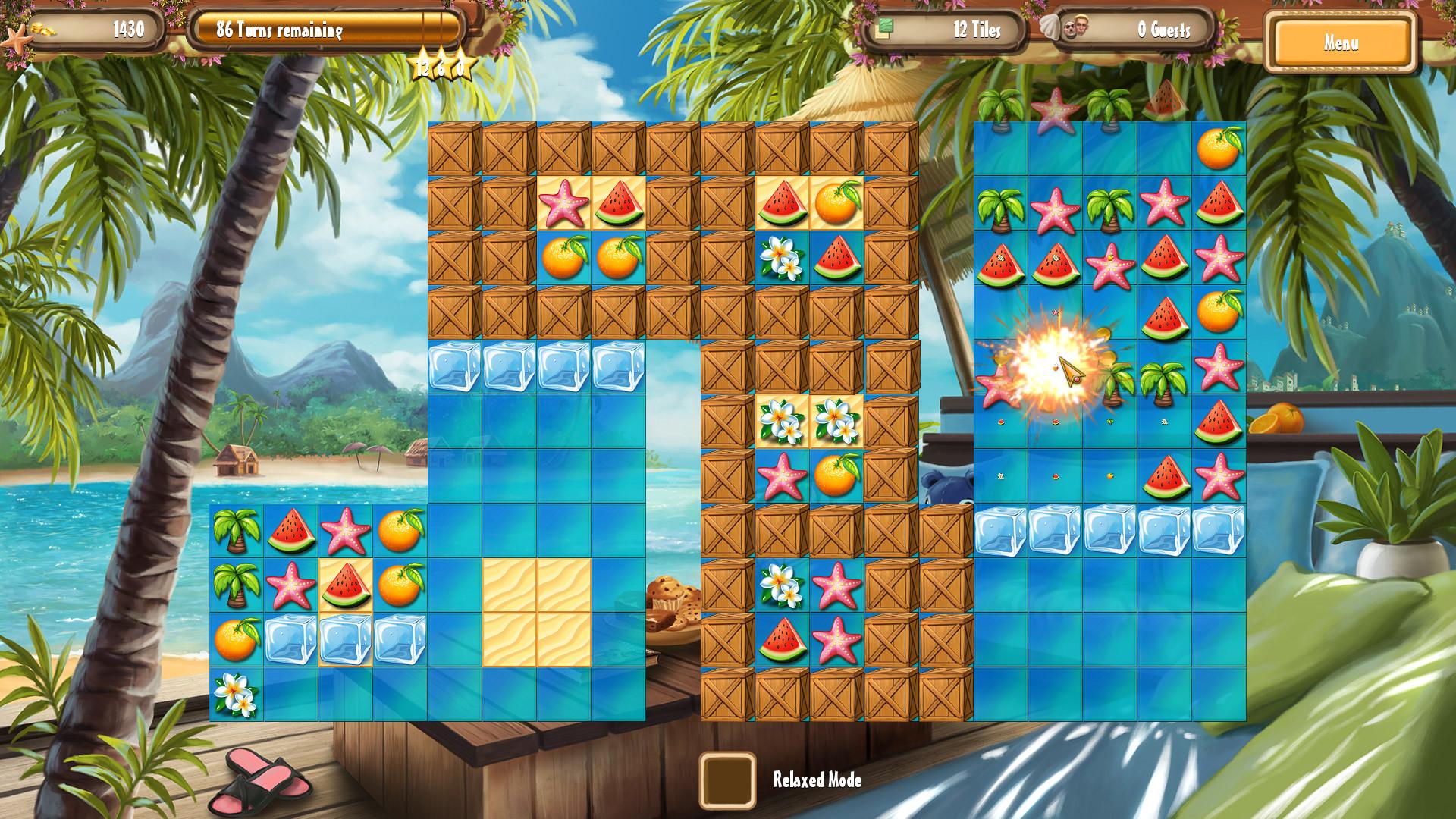
Task: Click the gold coins icon beside the score
Action: (43, 28)
